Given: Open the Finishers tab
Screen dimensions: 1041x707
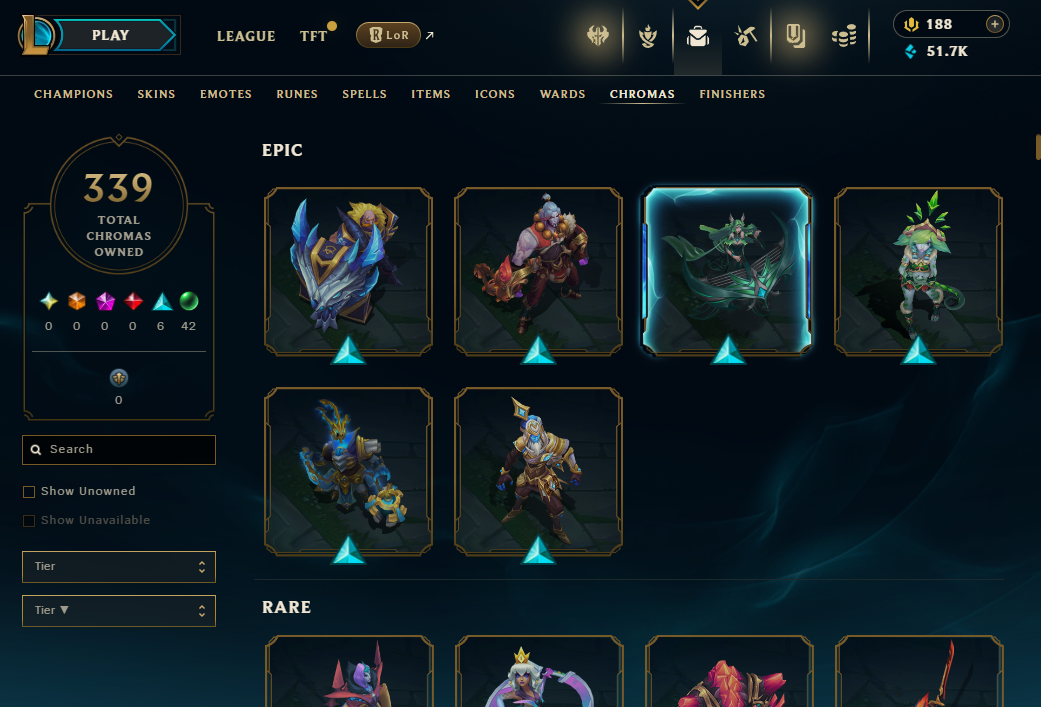Looking at the screenshot, I should pyautogui.click(x=732, y=94).
